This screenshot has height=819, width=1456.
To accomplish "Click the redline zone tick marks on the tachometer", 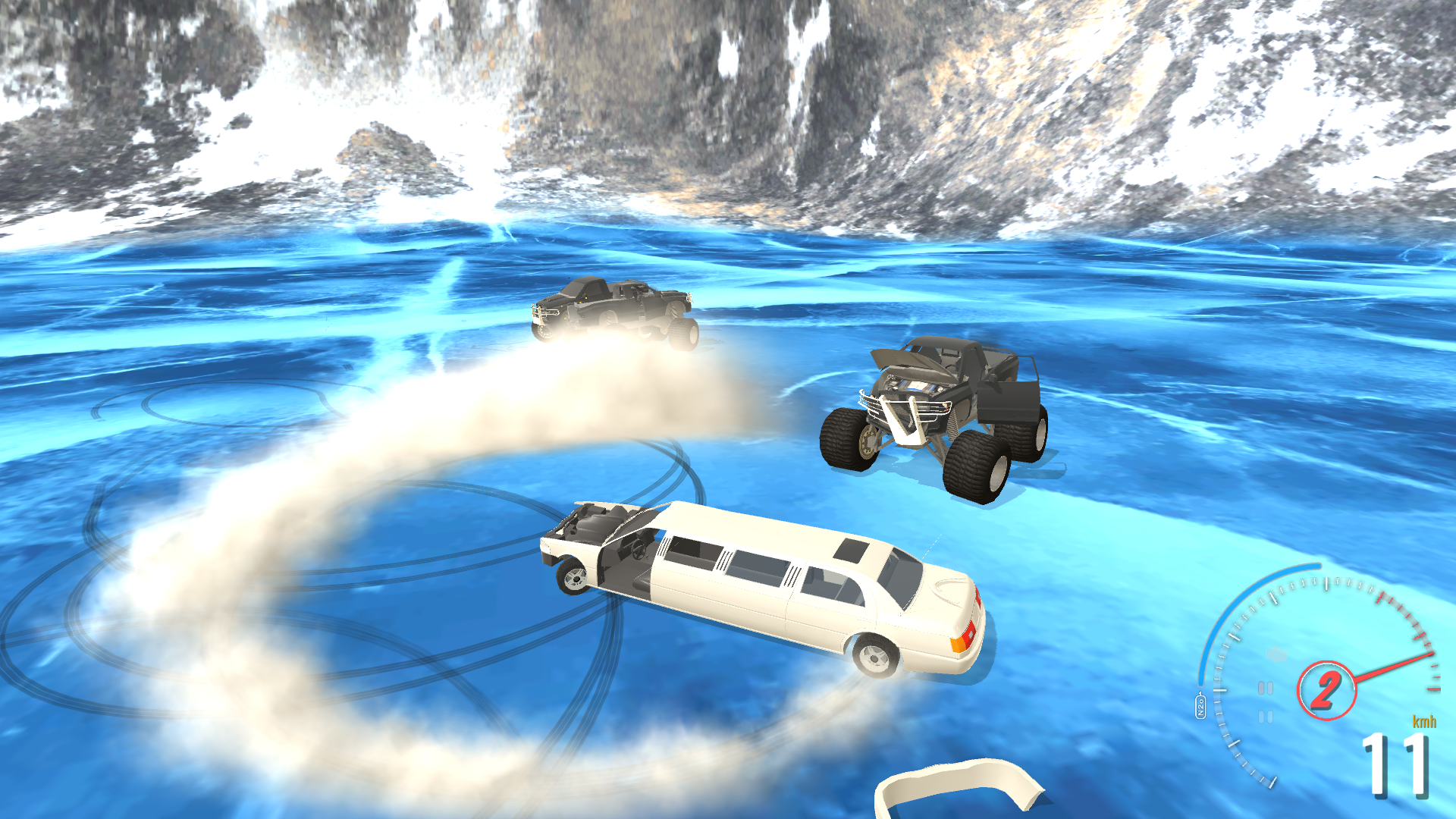I will [x=1403, y=617].
